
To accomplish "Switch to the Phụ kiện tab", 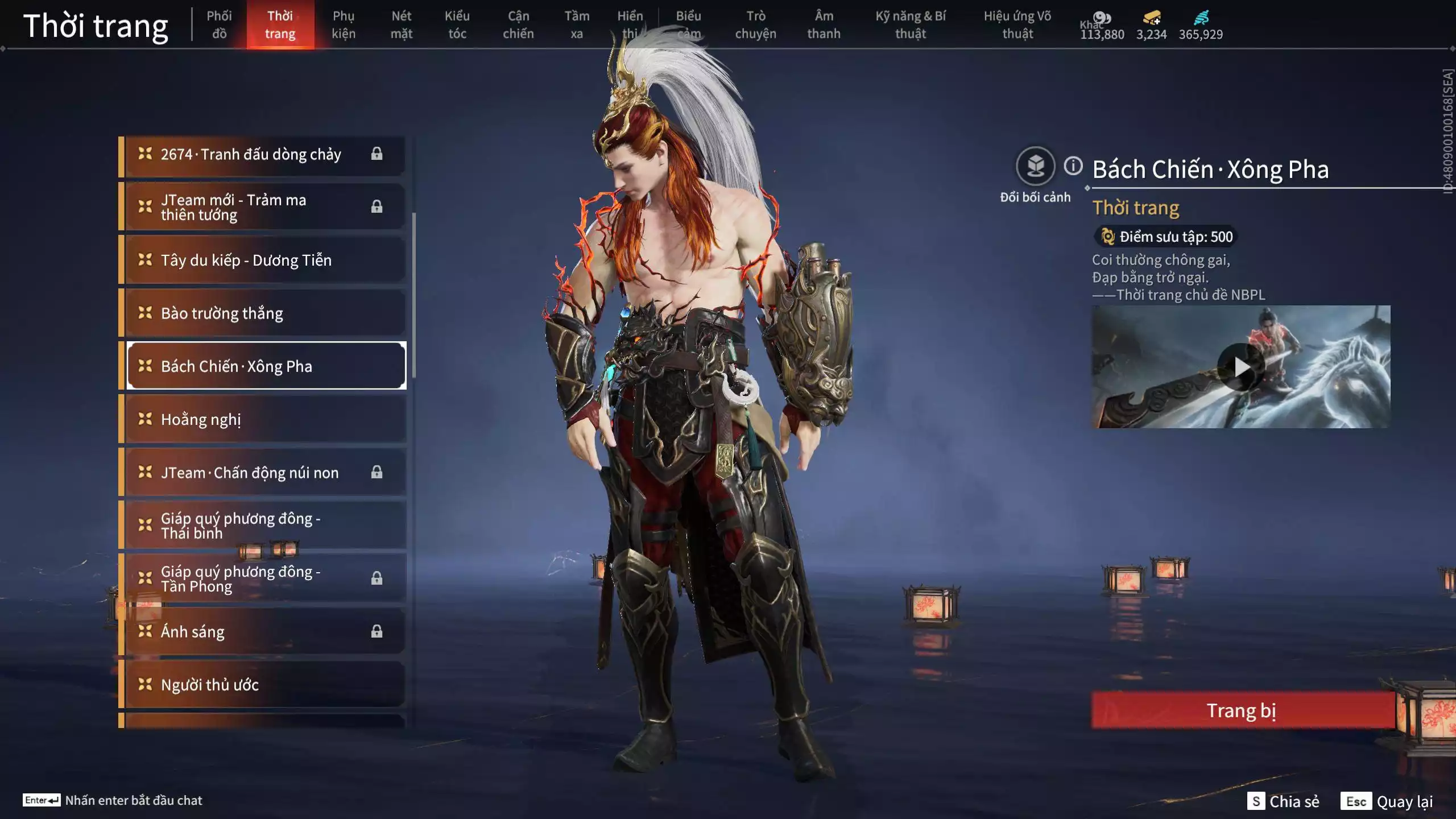I will pyautogui.click(x=344, y=25).
